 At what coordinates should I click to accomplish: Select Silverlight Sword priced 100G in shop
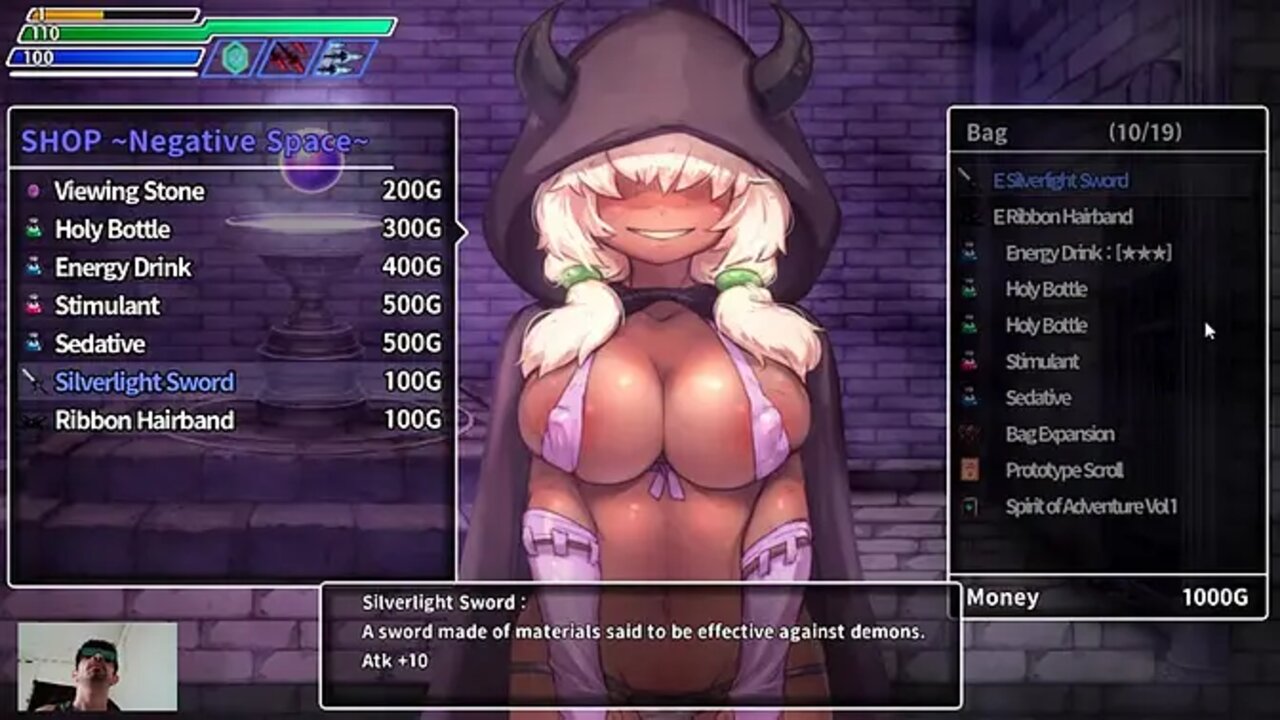click(145, 381)
